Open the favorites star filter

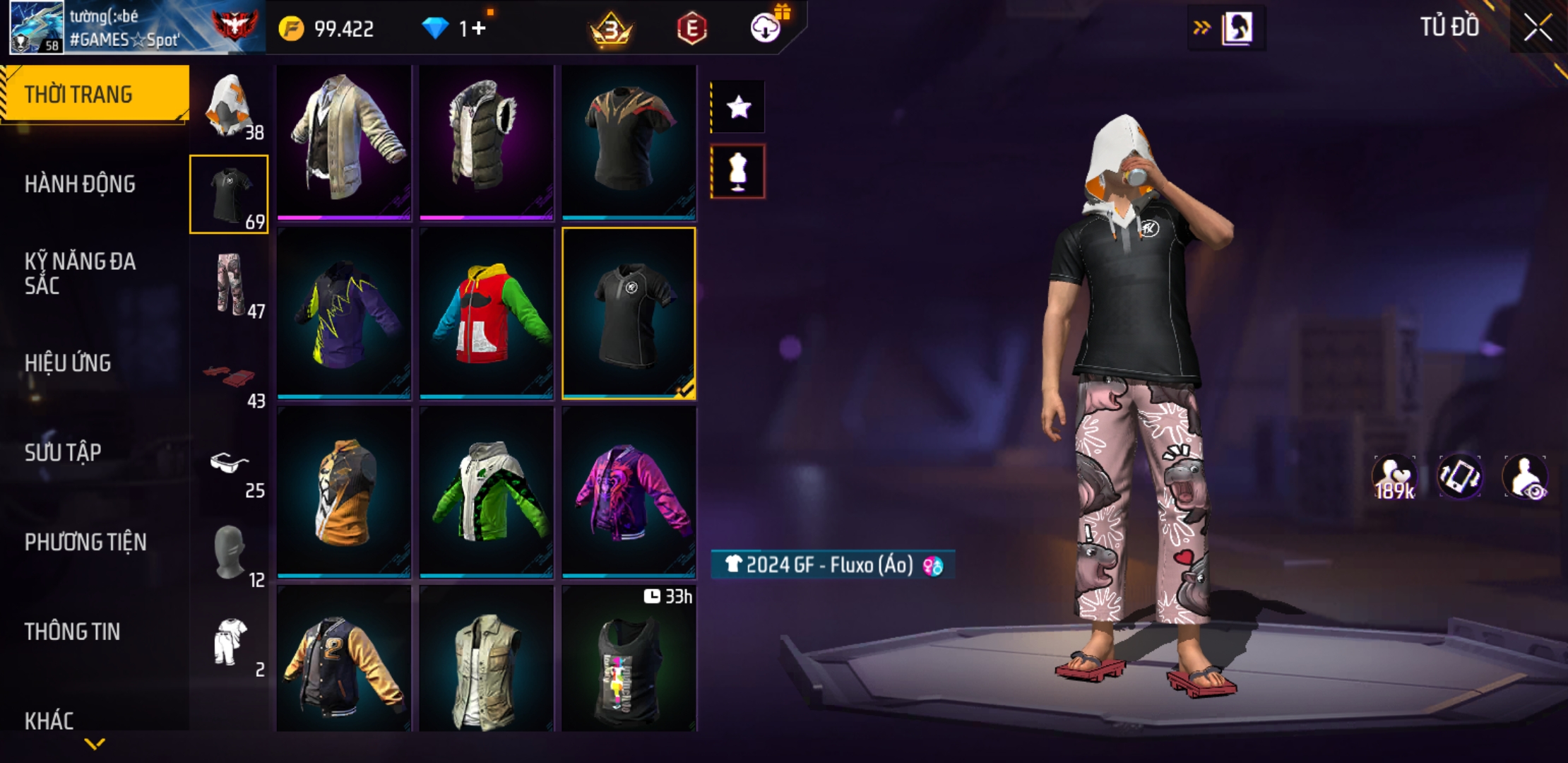(x=738, y=107)
